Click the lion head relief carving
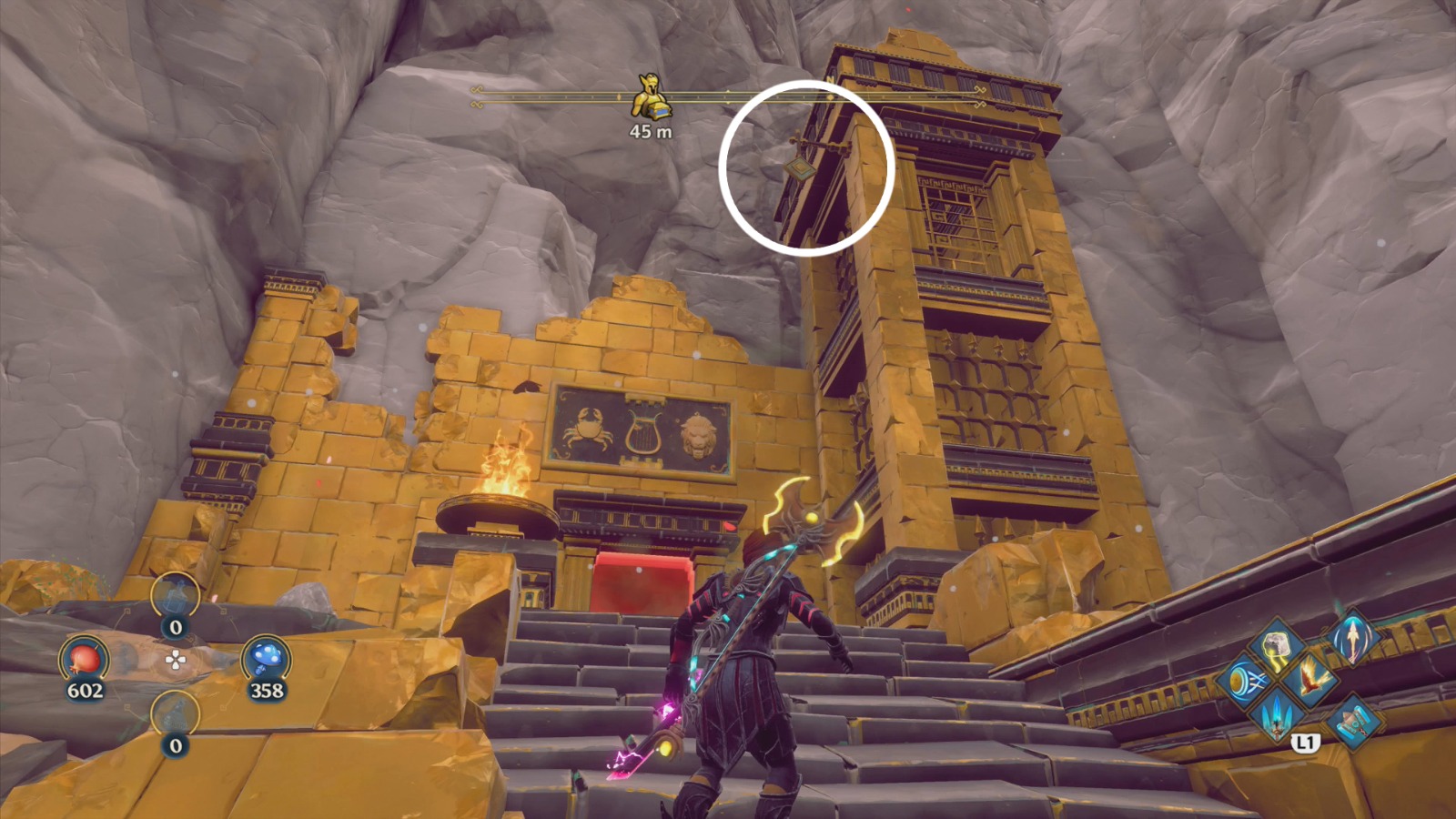This screenshot has height=819, width=1456. (699, 435)
